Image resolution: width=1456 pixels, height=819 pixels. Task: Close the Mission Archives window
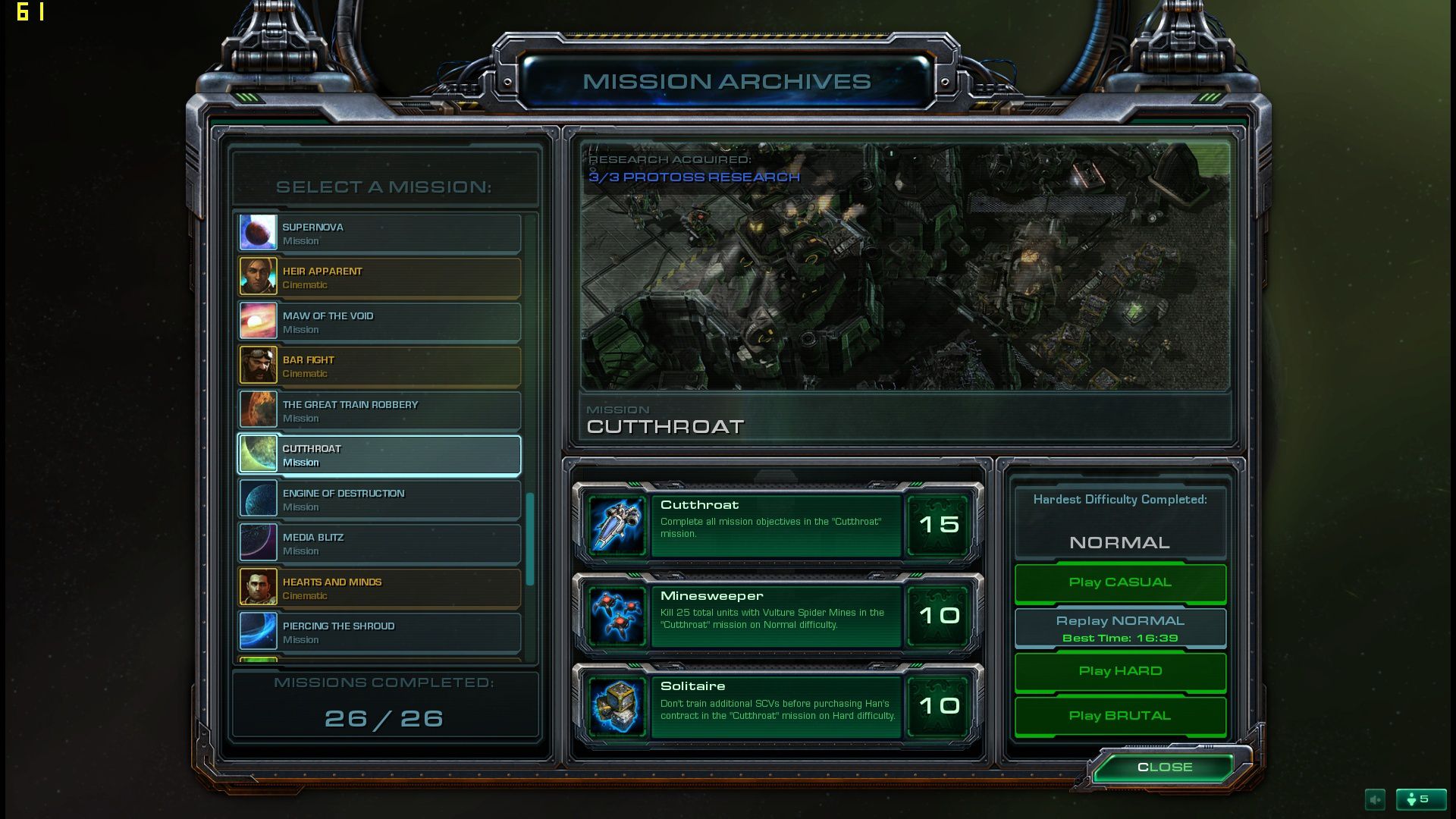pyautogui.click(x=1164, y=767)
